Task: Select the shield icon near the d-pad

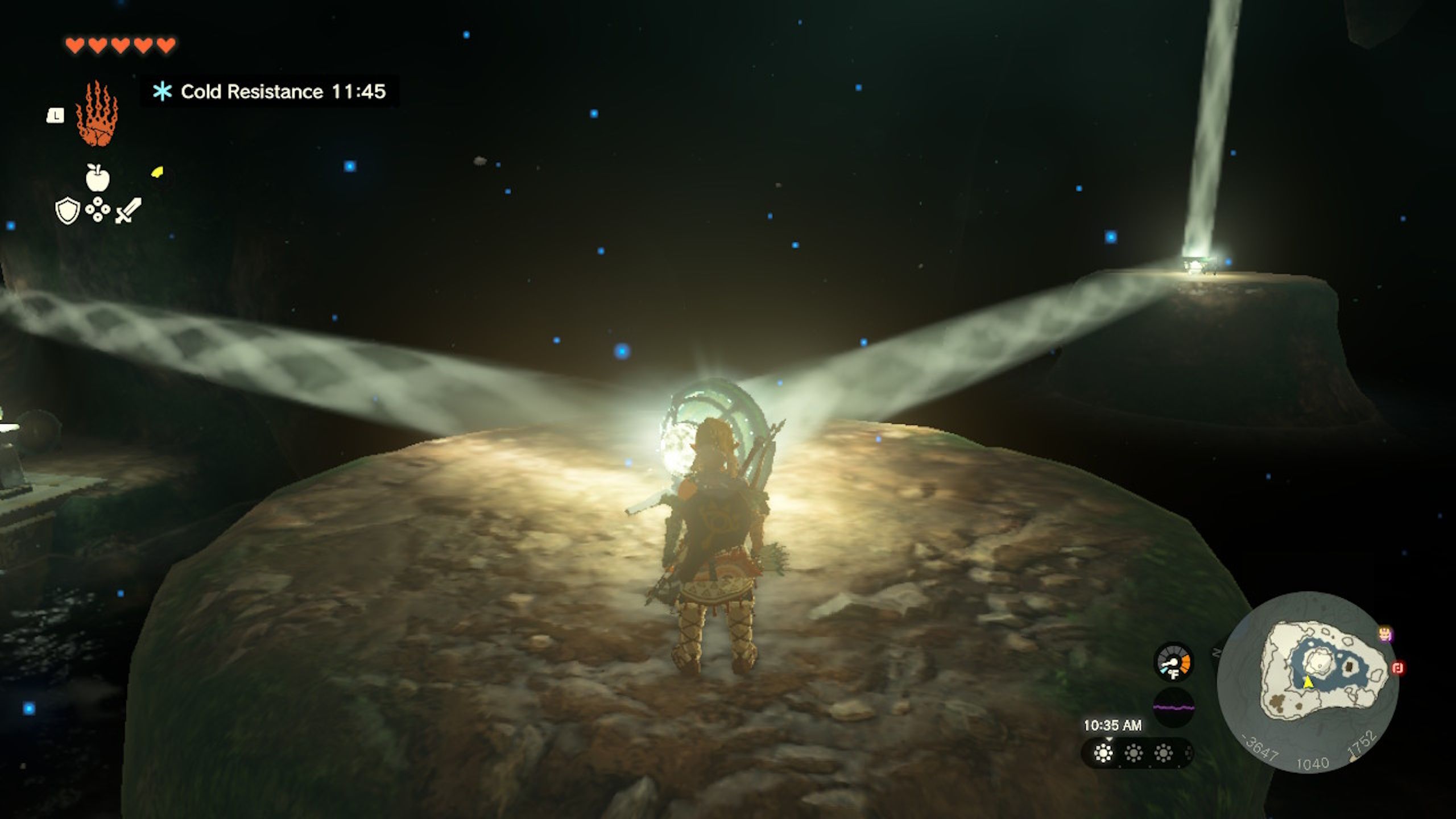Action: tap(67, 212)
